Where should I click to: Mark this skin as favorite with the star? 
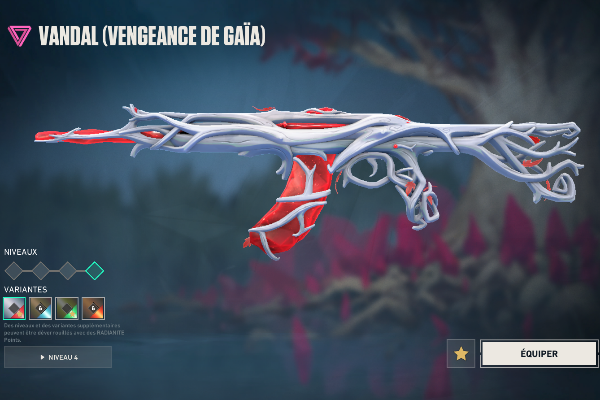click(461, 353)
